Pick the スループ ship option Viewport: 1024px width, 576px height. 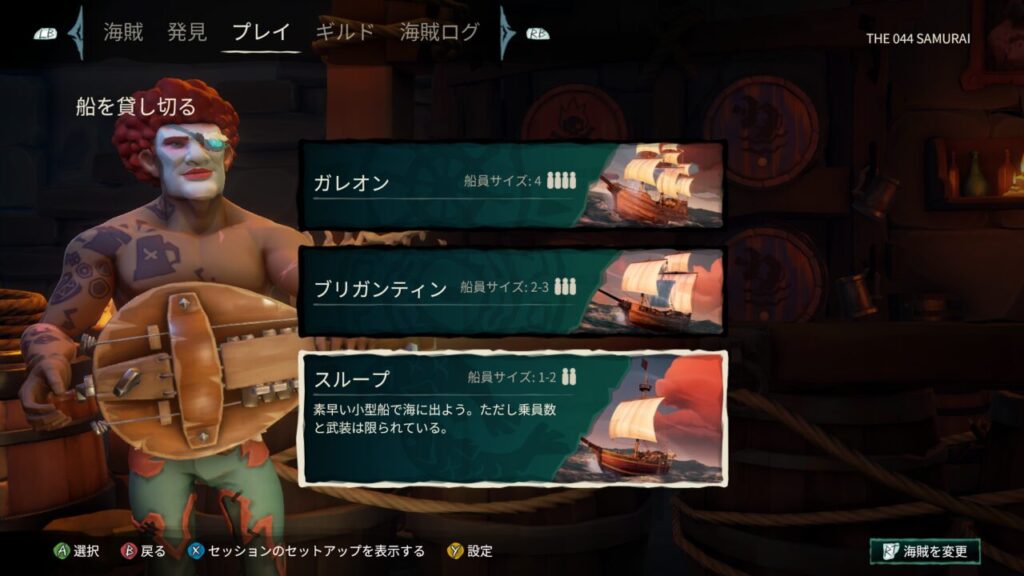[514, 417]
